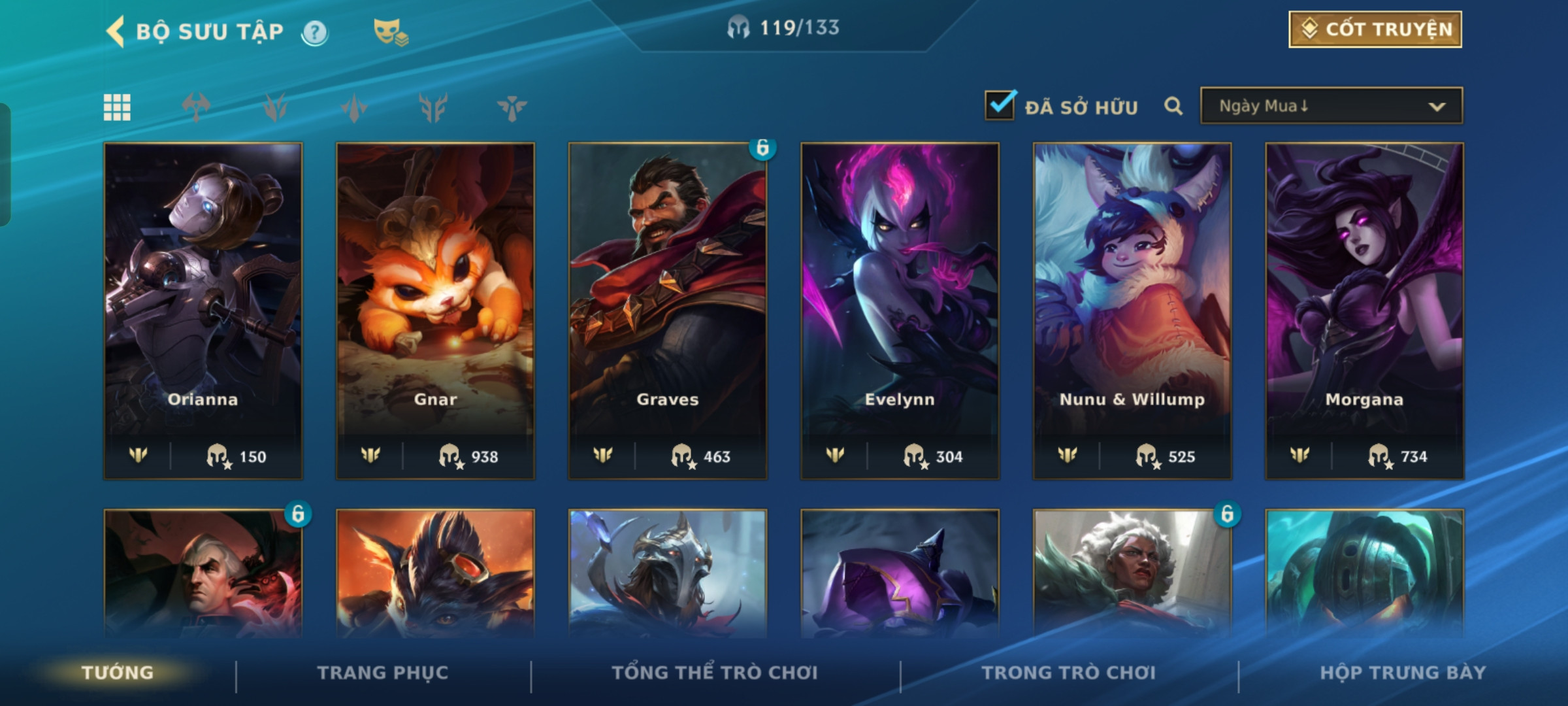Toggle the Đã Sở Hữu checkbox

pos(1000,106)
